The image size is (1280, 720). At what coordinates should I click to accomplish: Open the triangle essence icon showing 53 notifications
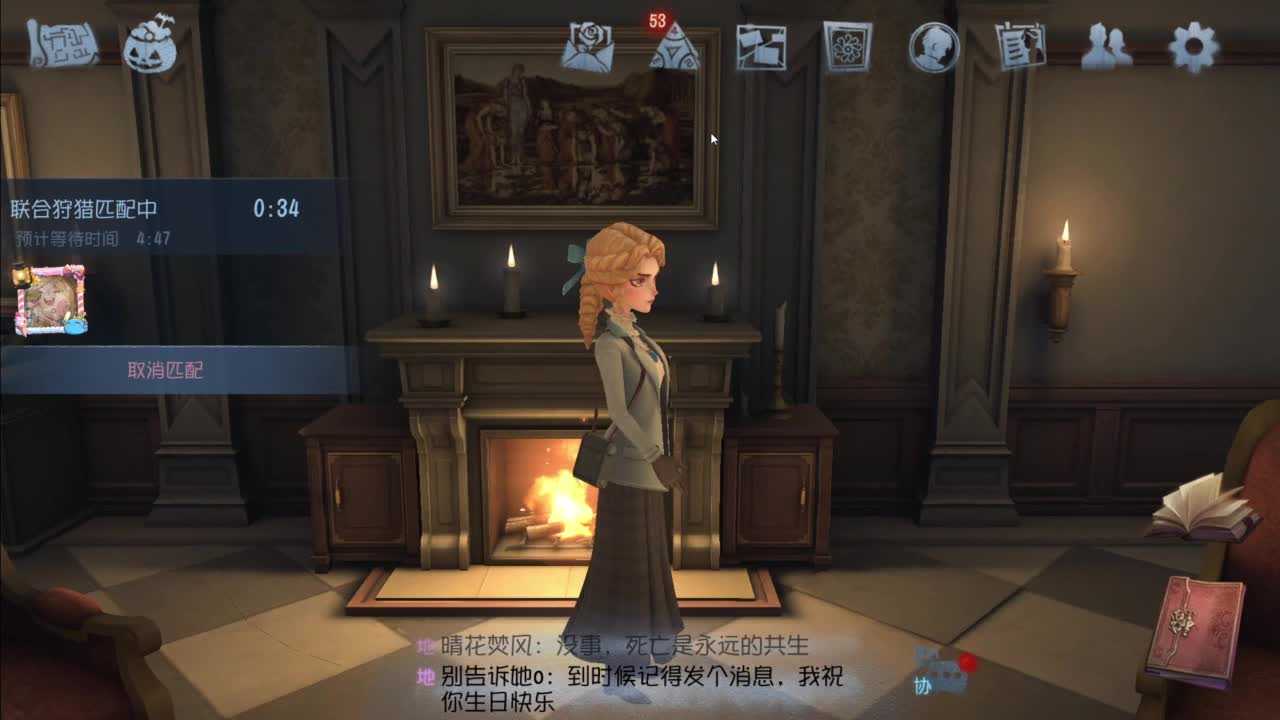(675, 48)
